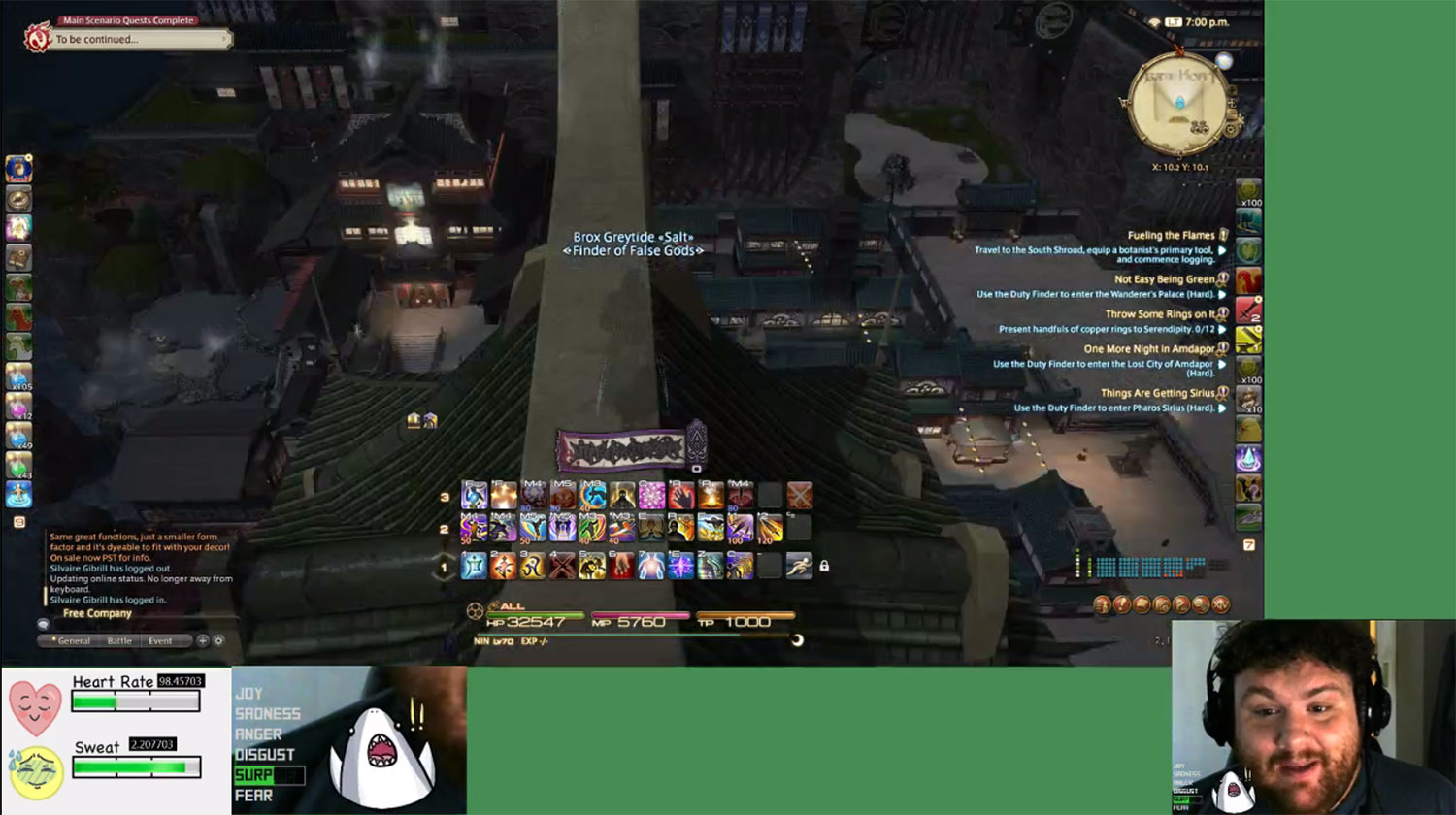
Task: Open the Throw Some Rings on It quest
Action: click(x=1159, y=314)
